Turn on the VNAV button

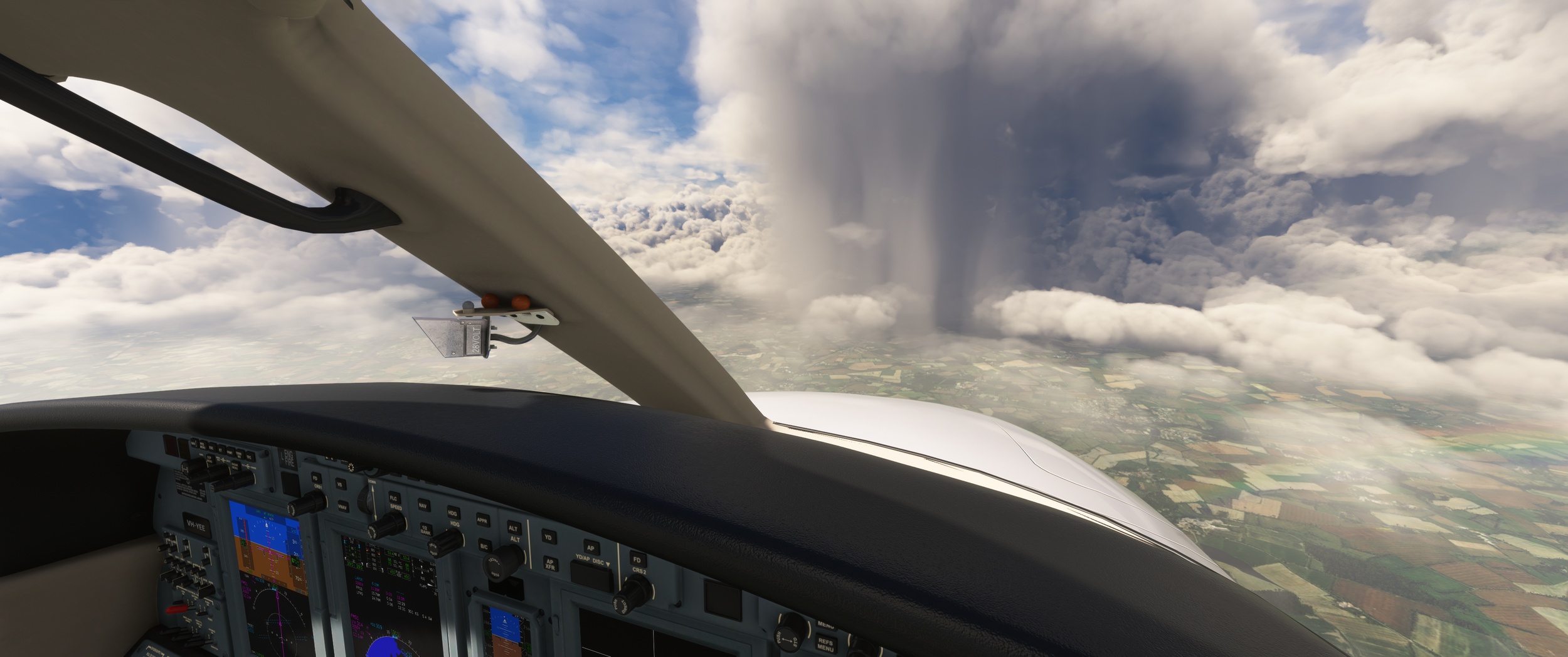pyautogui.click(x=342, y=507)
